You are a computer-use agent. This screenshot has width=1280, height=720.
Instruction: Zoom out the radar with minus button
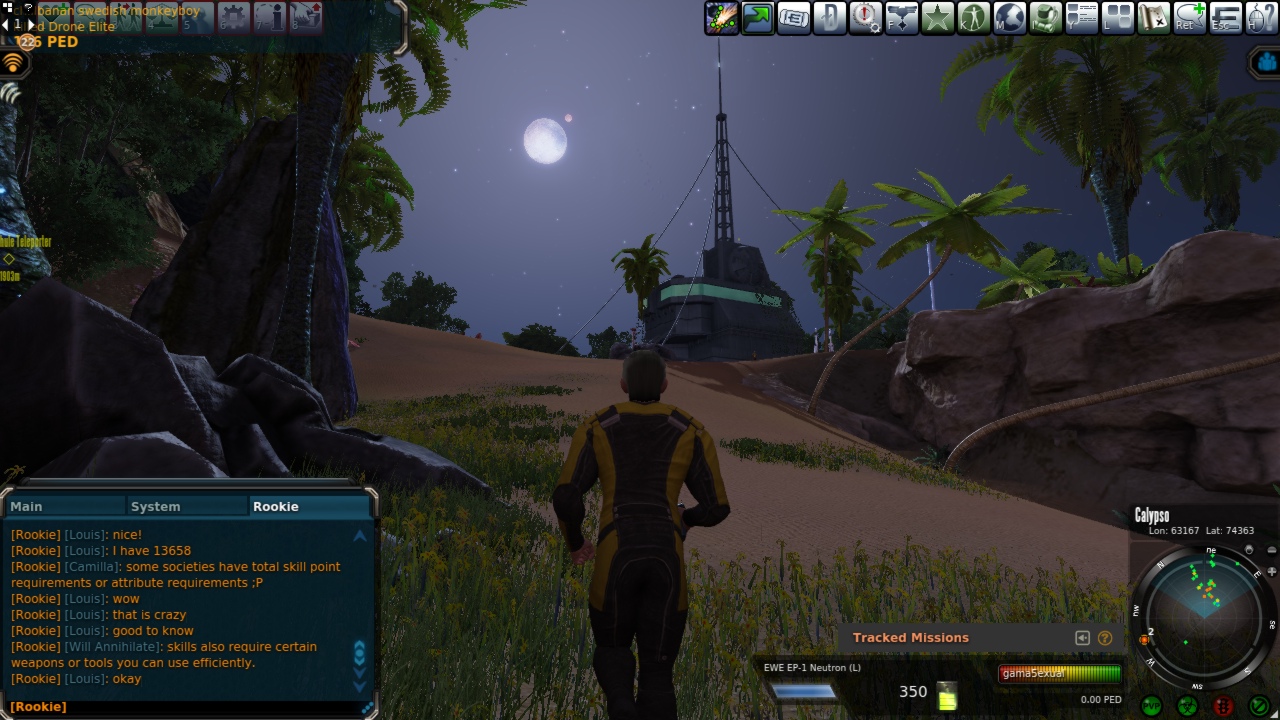[1271, 550]
